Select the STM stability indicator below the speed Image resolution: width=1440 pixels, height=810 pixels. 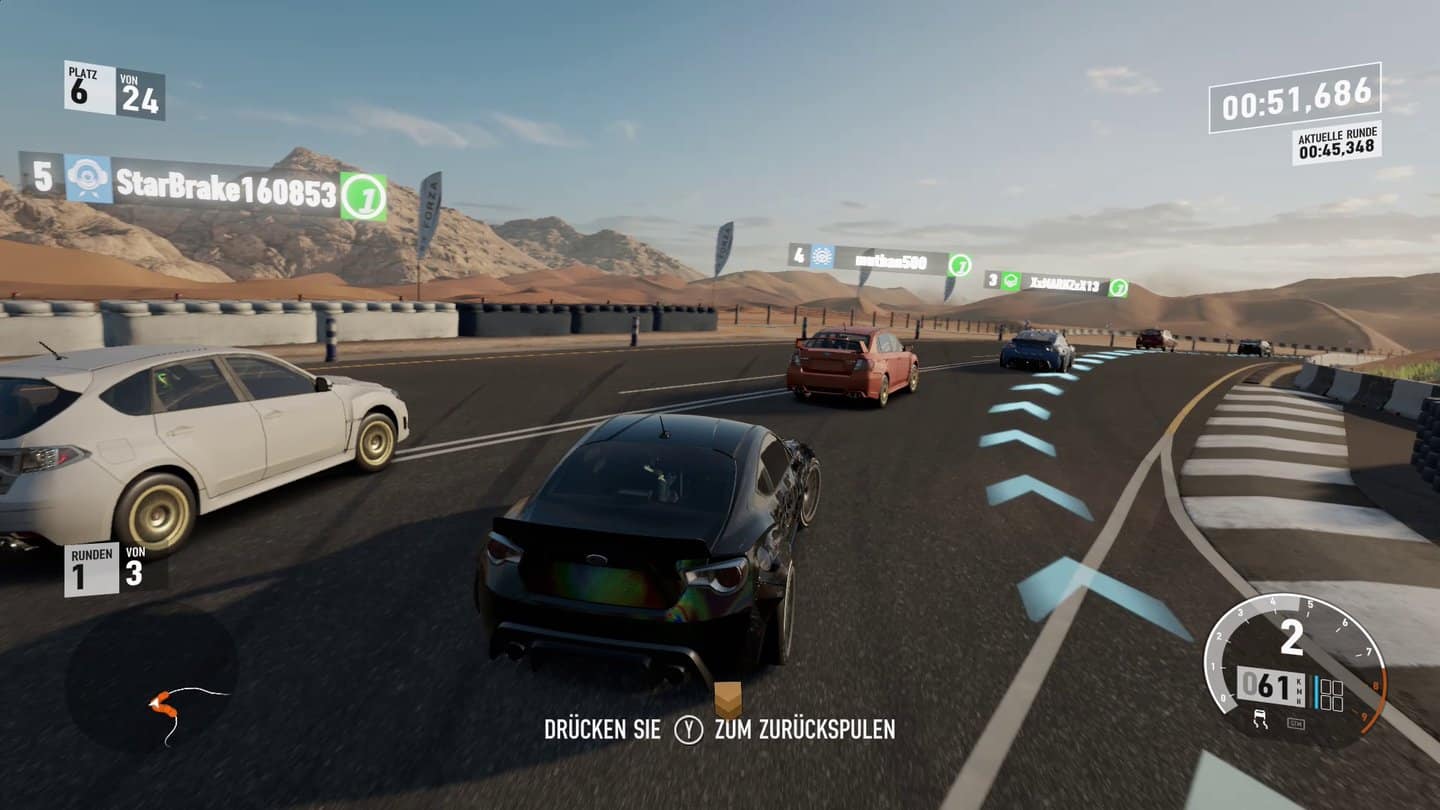click(1296, 723)
